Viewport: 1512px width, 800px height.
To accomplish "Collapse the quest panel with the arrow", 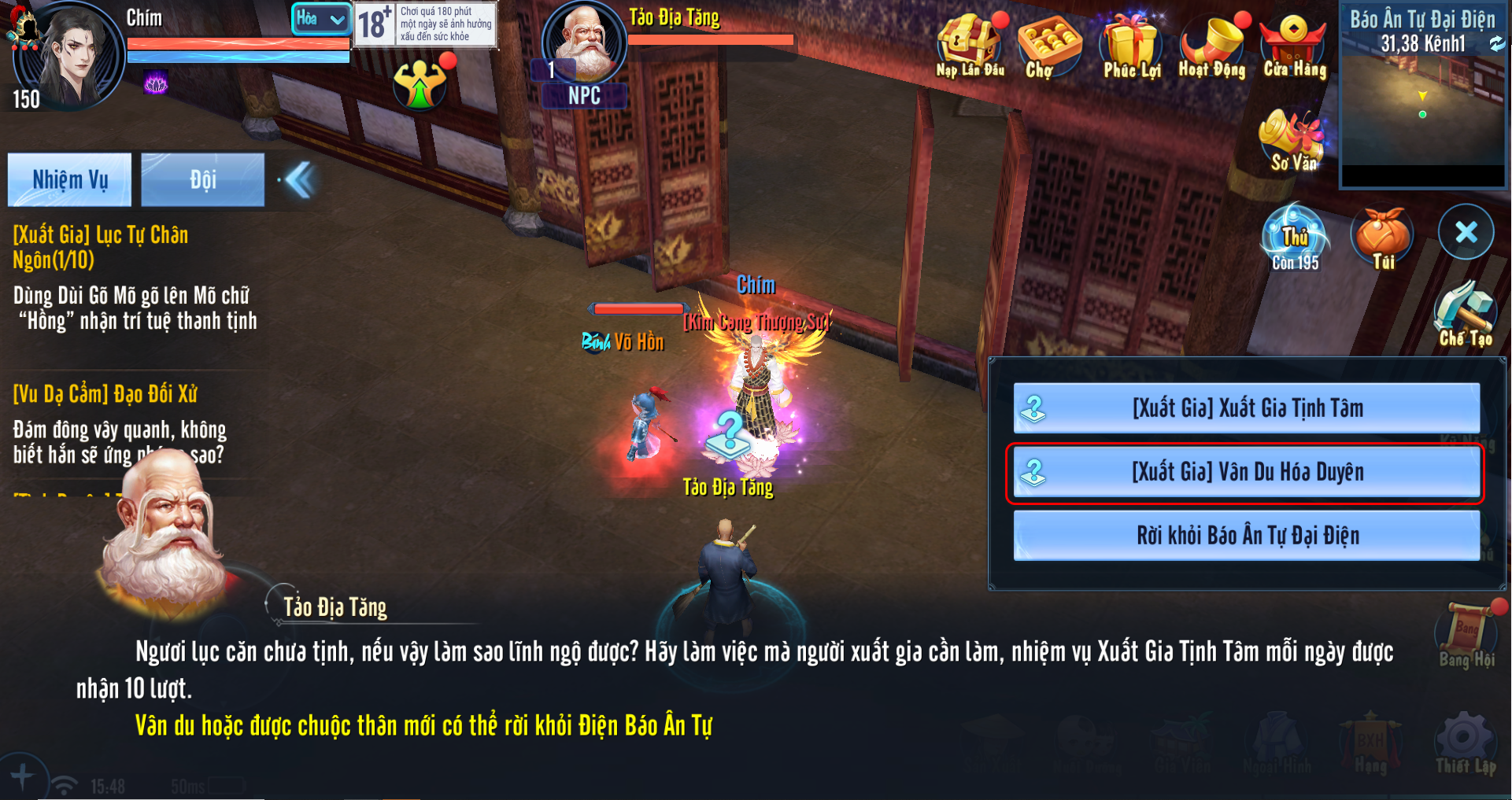I will [299, 179].
